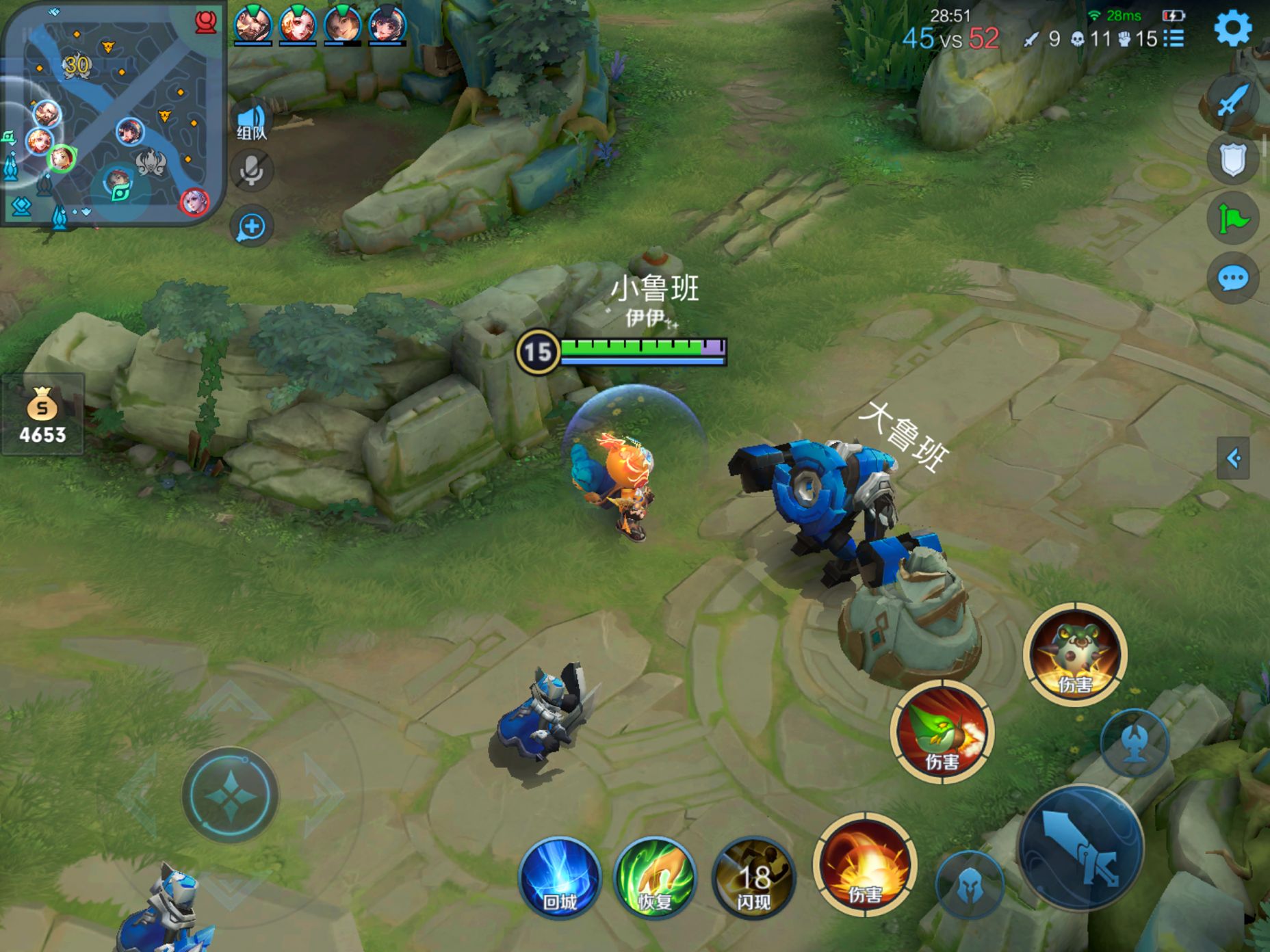The image size is (1270, 952).
Task: Toggle the microphone button
Action: (x=251, y=171)
